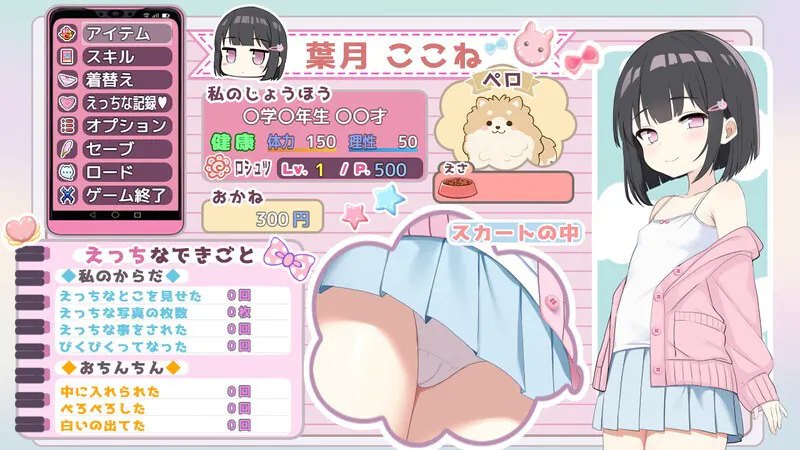Open the アイテム (Item) menu

[114, 34]
